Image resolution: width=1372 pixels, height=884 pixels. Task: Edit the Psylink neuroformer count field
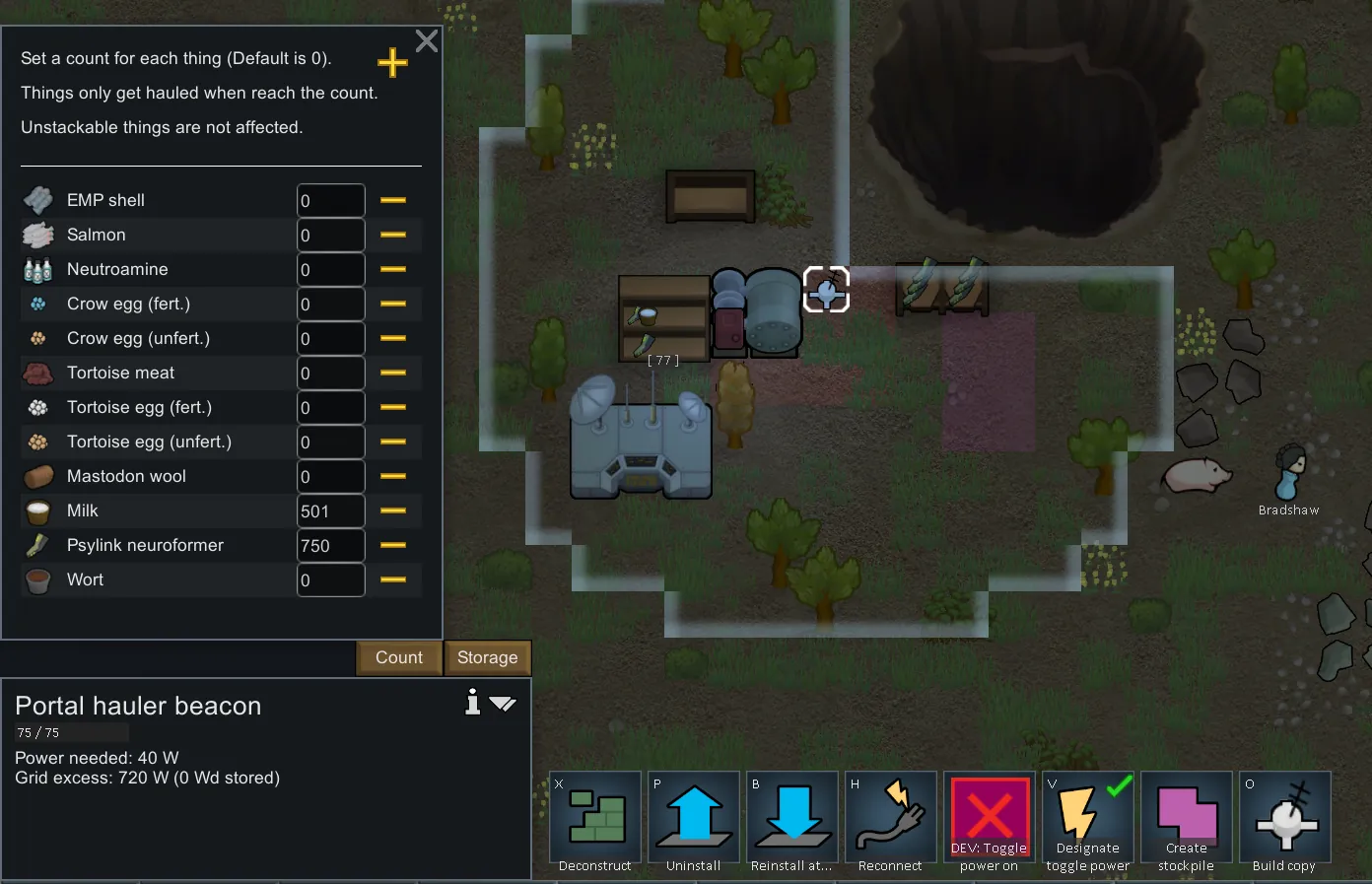331,546
